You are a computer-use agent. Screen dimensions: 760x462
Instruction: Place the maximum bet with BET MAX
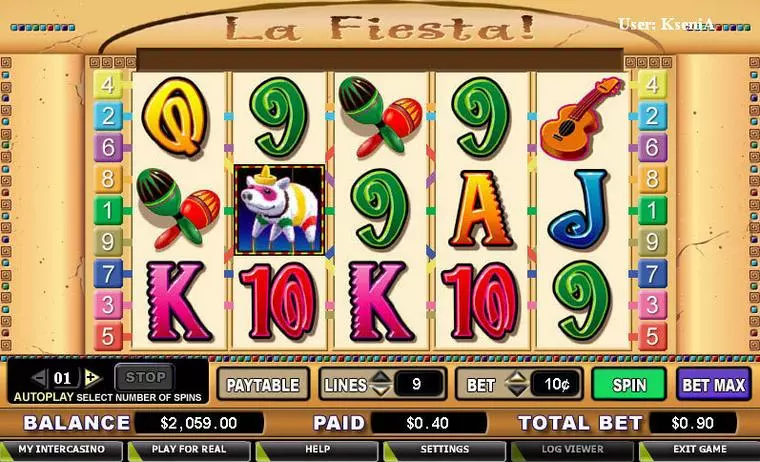pos(713,384)
